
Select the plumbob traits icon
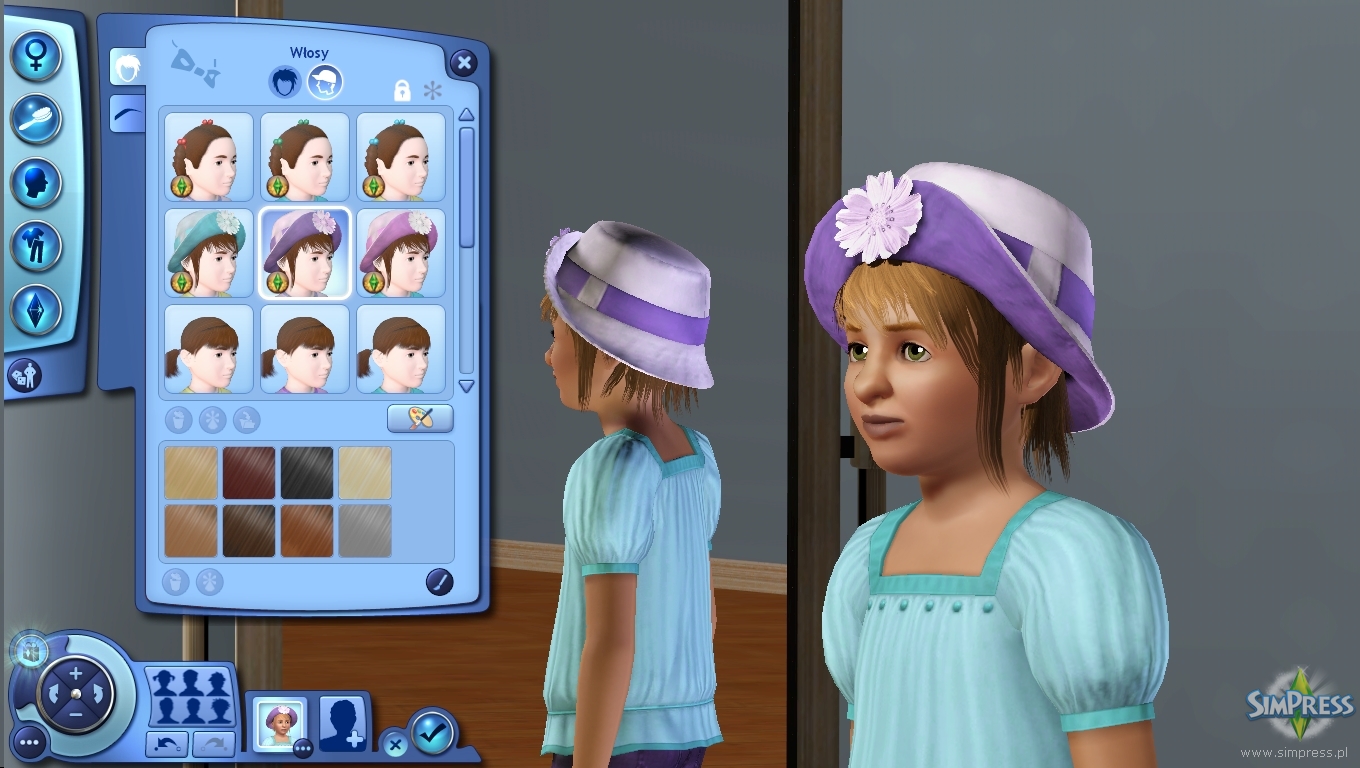(x=35, y=310)
